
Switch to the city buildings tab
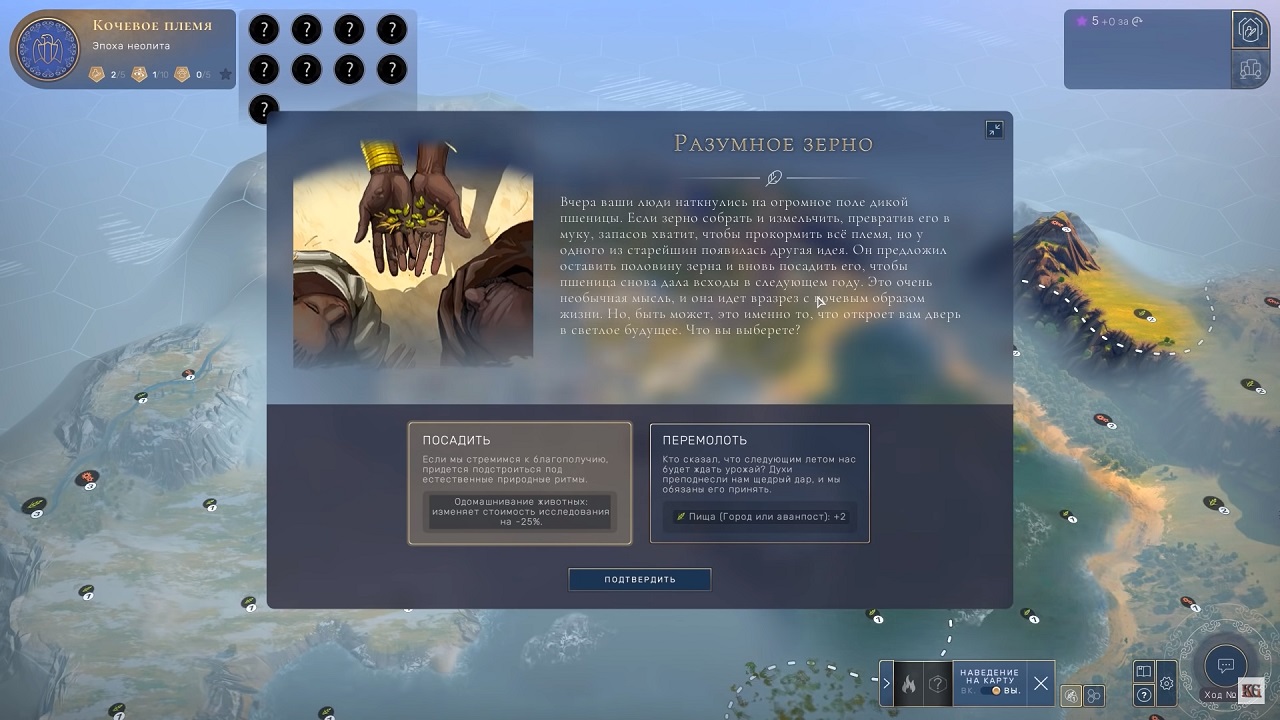[1250, 69]
